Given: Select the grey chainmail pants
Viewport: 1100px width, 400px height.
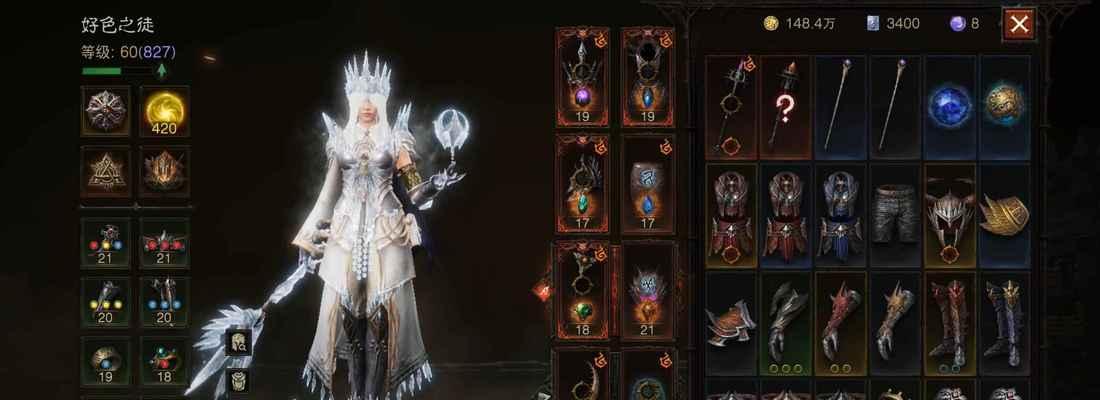Looking at the screenshot, I should point(895,214).
